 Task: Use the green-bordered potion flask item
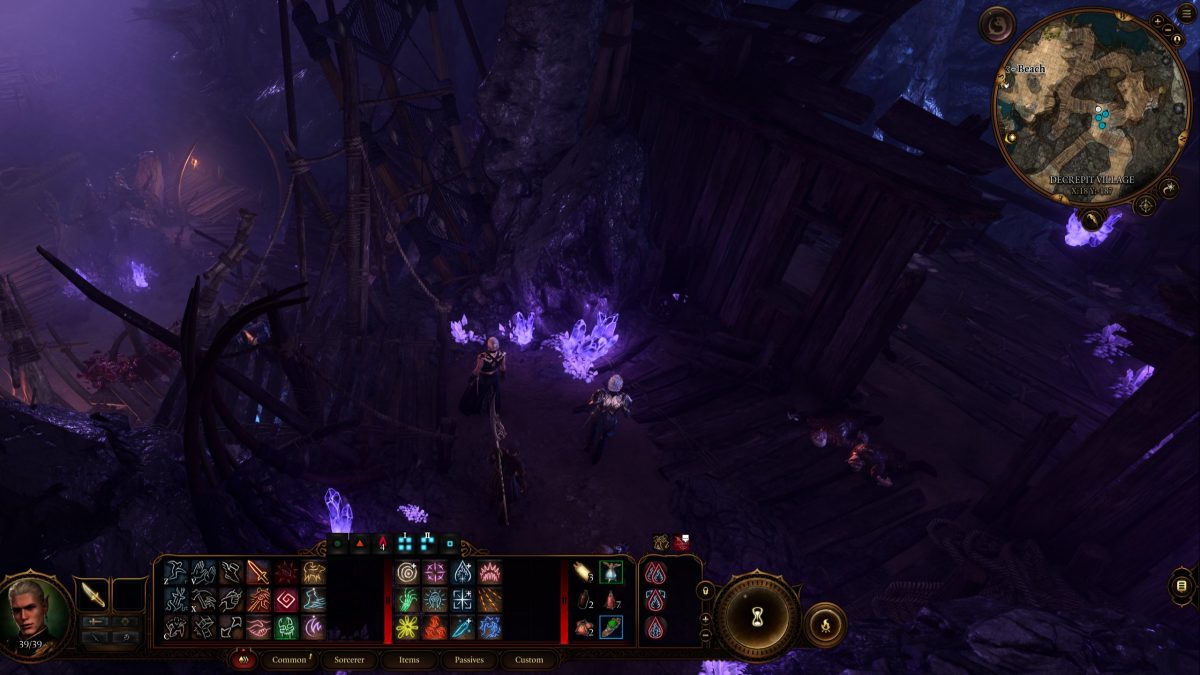(x=611, y=572)
